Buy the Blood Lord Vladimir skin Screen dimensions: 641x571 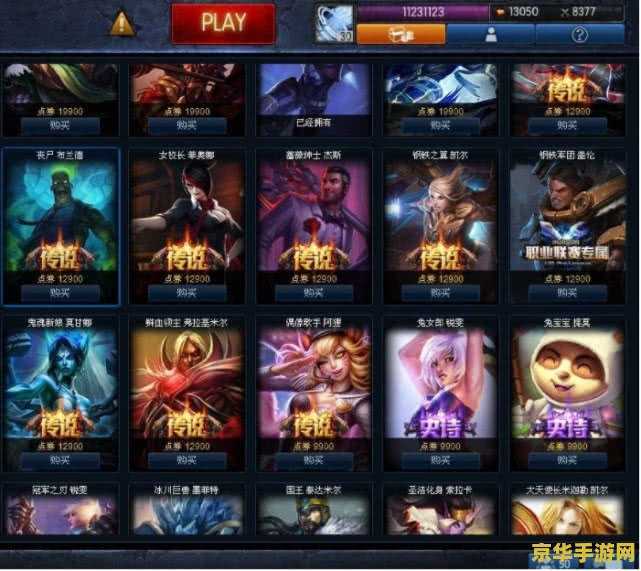coord(187,461)
